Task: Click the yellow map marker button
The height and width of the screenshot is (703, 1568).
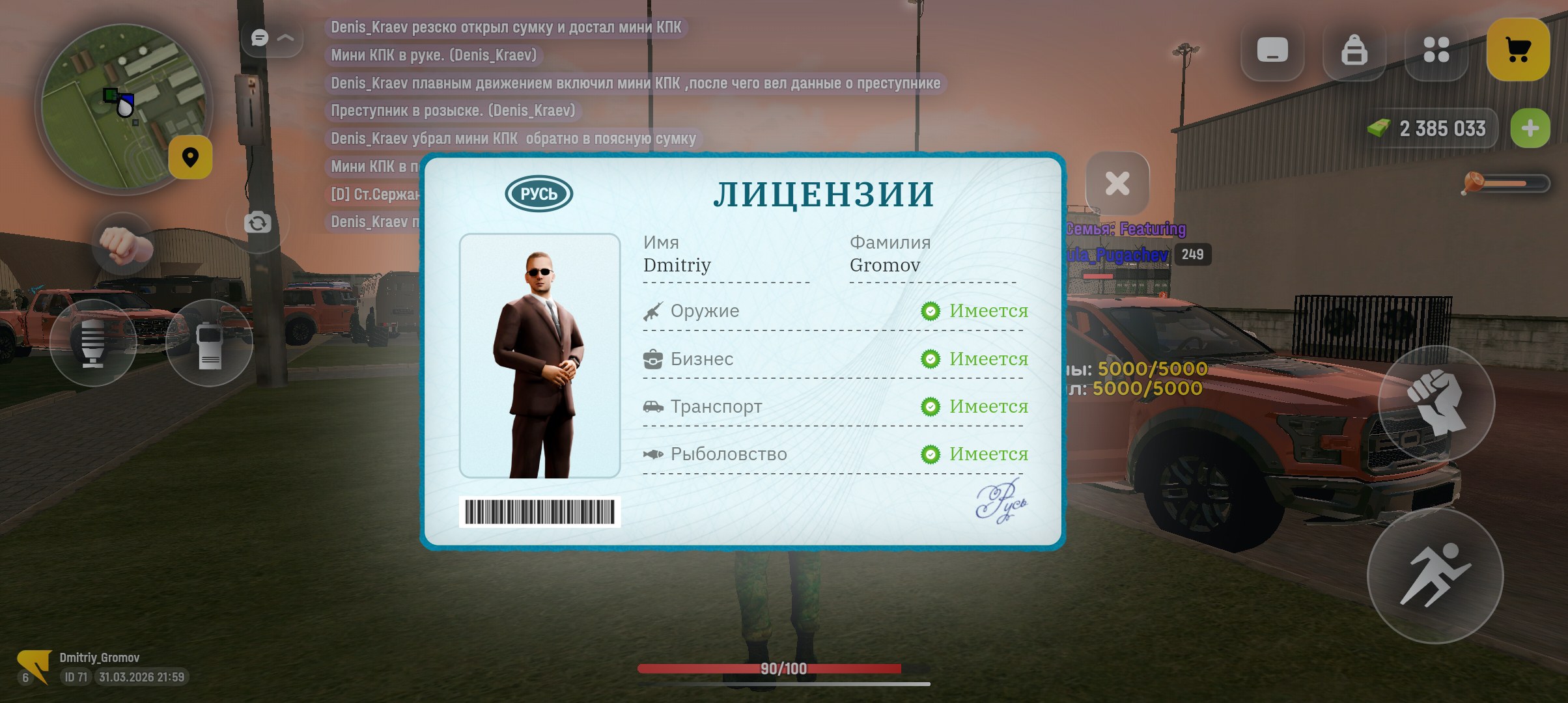Action: tap(190, 158)
